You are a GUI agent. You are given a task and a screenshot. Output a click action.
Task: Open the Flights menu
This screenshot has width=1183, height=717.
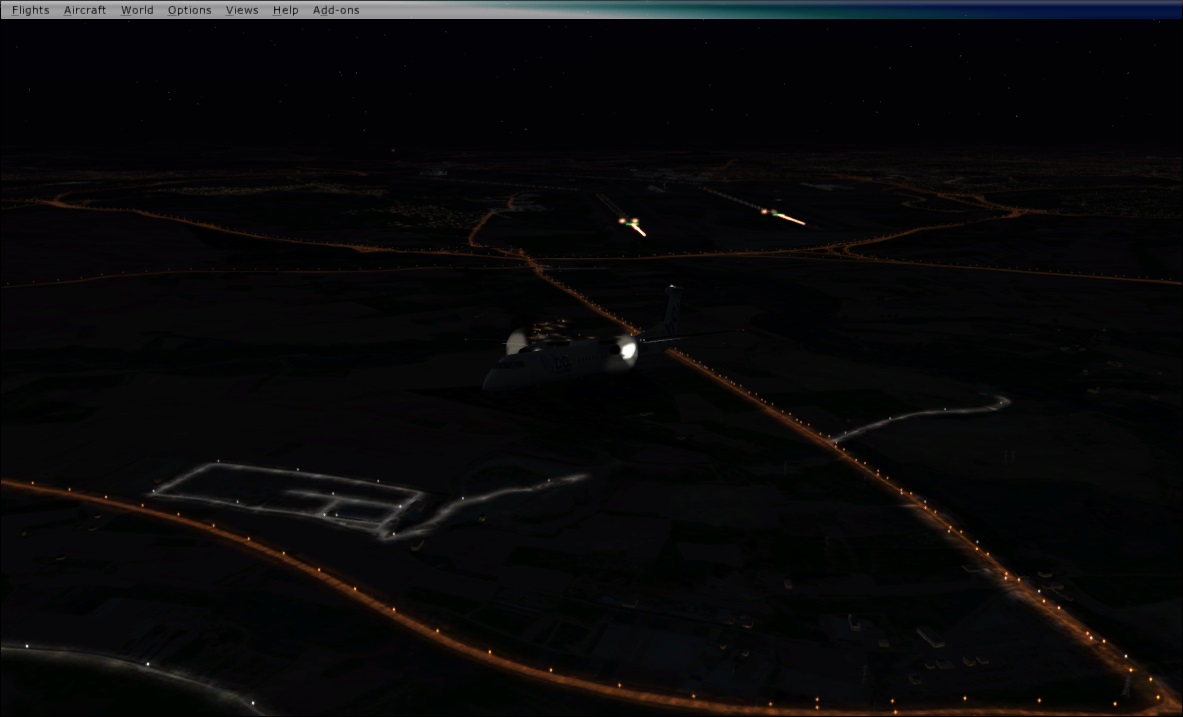point(30,10)
